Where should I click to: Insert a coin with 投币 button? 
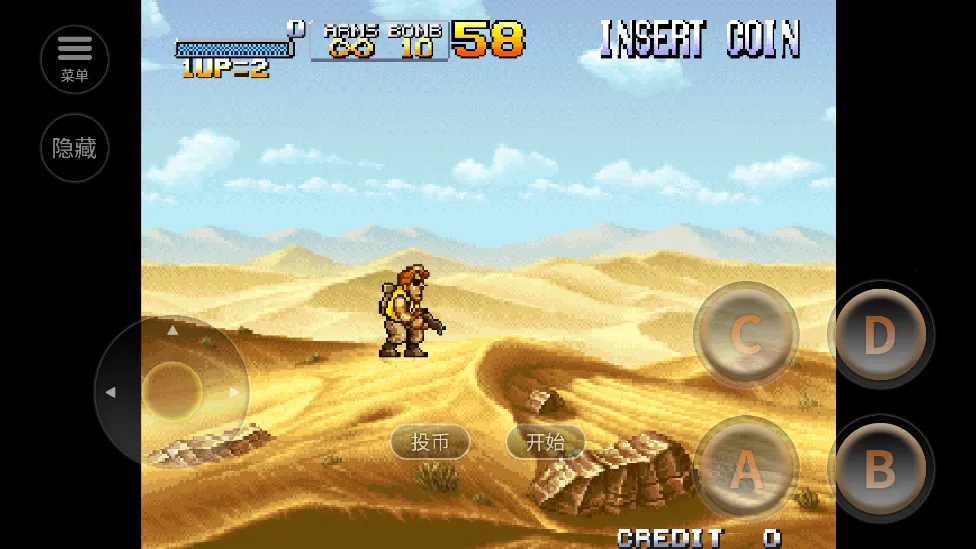click(x=430, y=442)
